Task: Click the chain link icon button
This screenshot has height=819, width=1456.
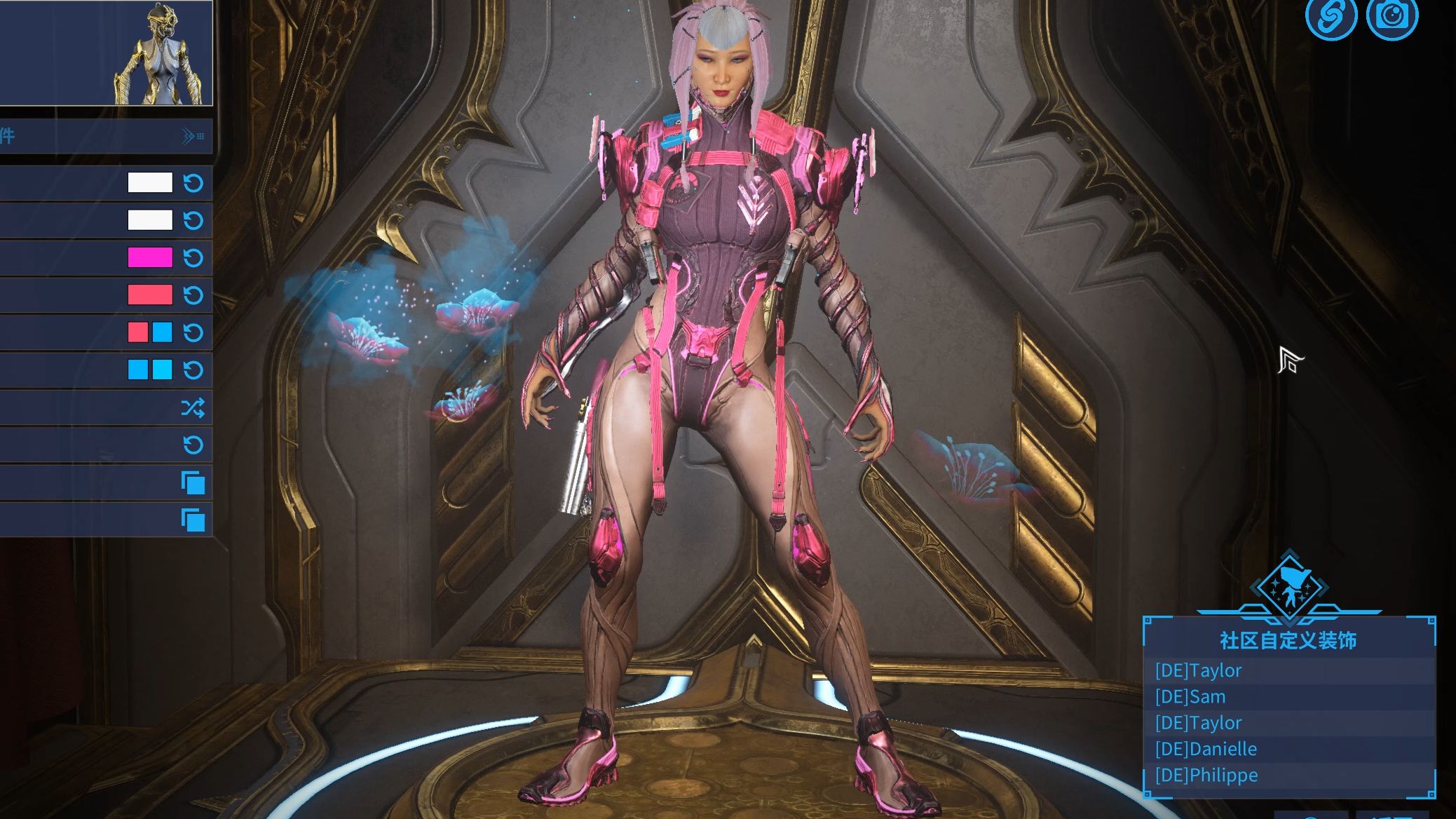Action: tap(1330, 17)
